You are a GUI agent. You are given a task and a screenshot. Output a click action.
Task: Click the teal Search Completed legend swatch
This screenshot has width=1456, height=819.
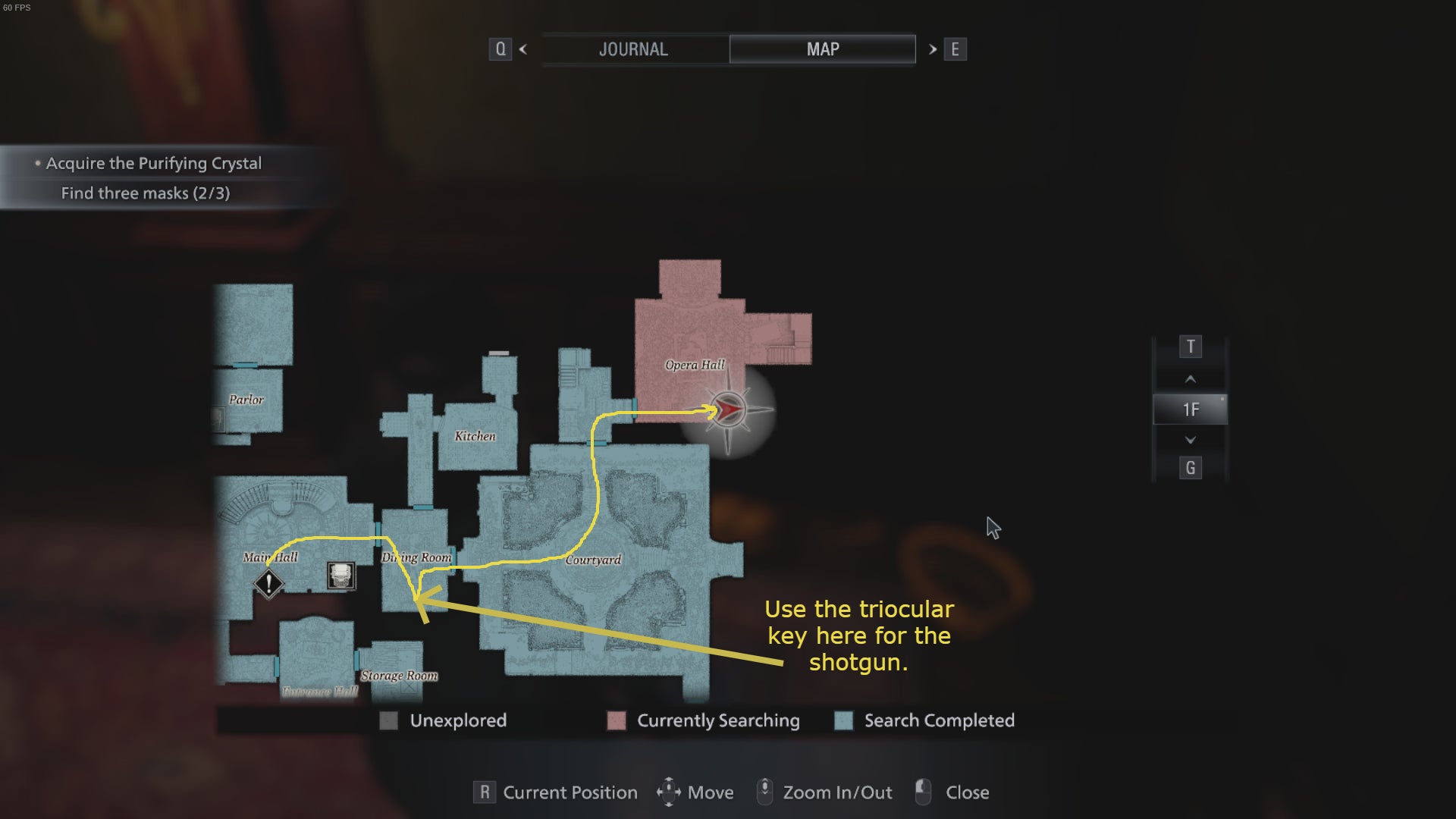point(843,720)
